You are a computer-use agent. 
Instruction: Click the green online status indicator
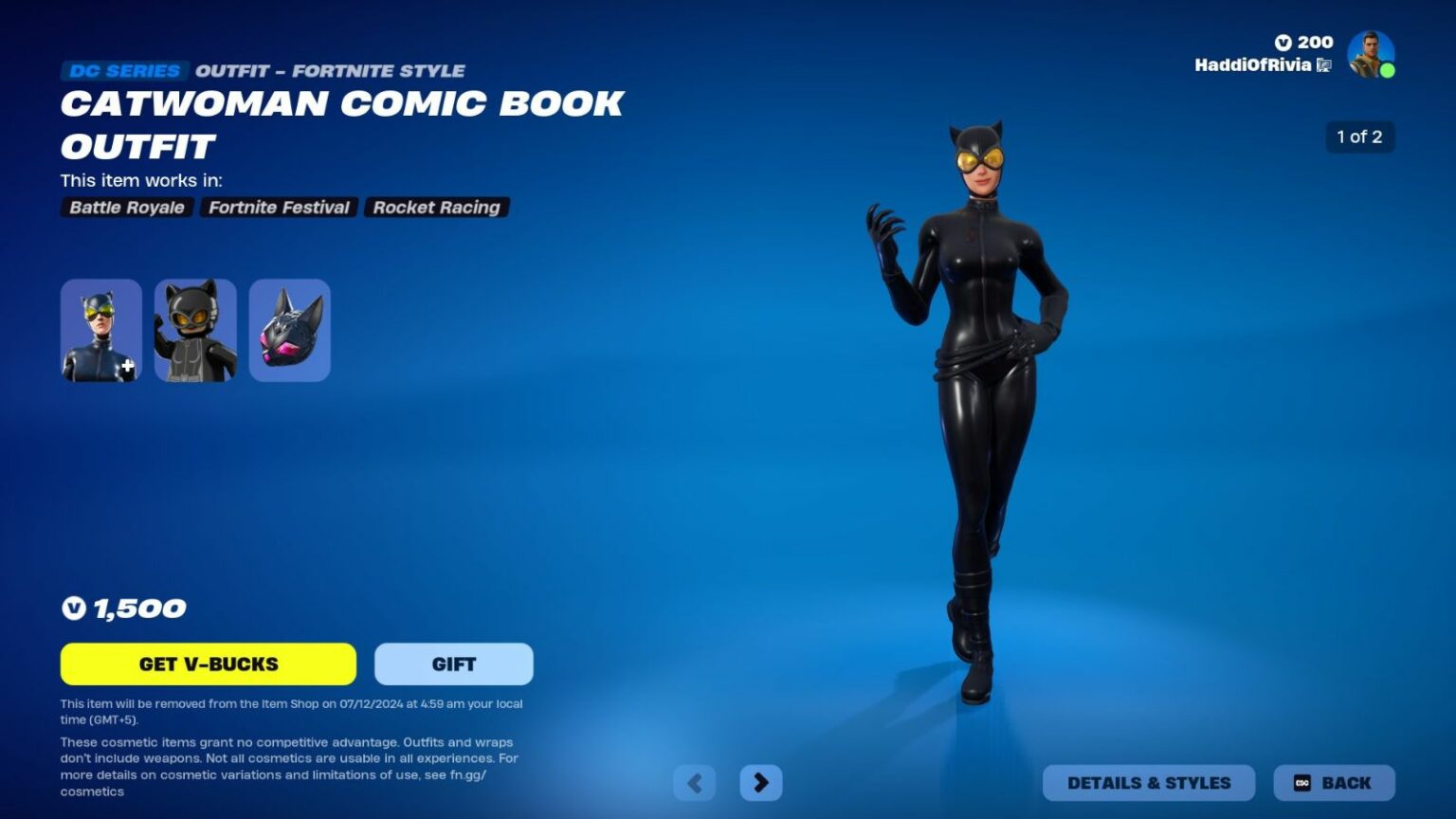[x=1388, y=70]
